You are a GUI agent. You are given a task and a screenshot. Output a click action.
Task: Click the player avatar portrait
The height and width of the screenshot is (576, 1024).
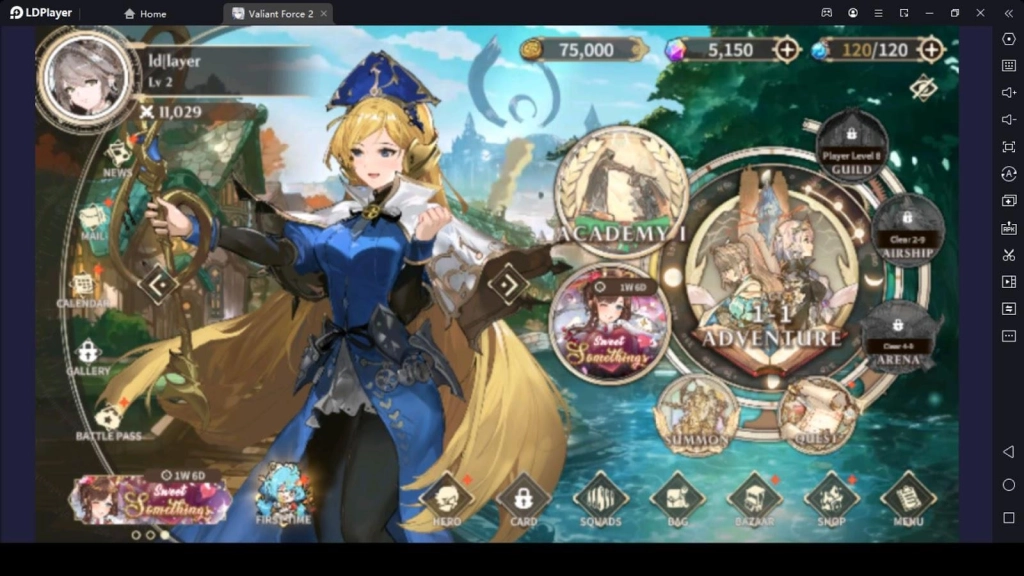pos(86,78)
